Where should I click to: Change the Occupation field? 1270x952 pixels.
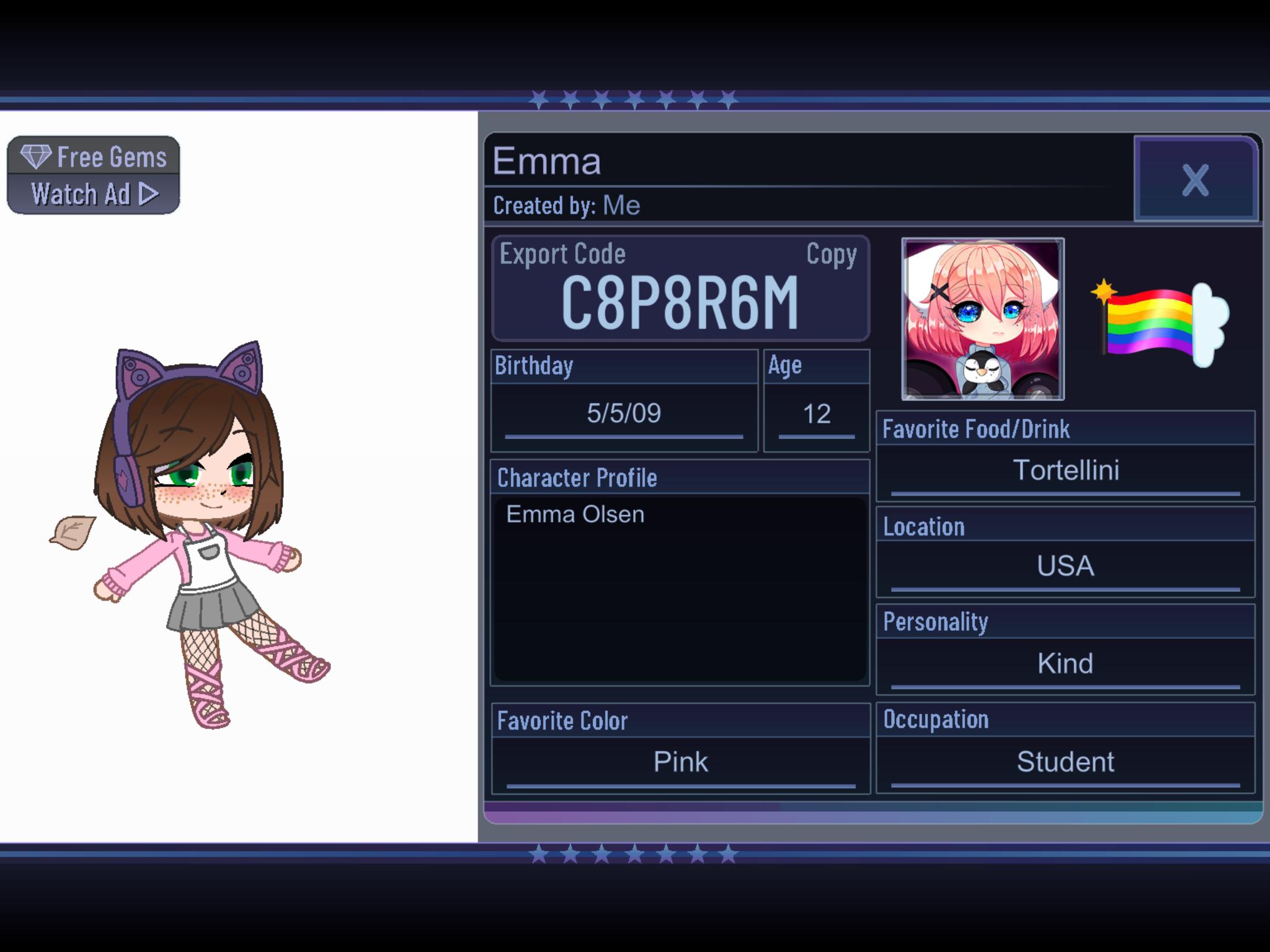(1065, 762)
